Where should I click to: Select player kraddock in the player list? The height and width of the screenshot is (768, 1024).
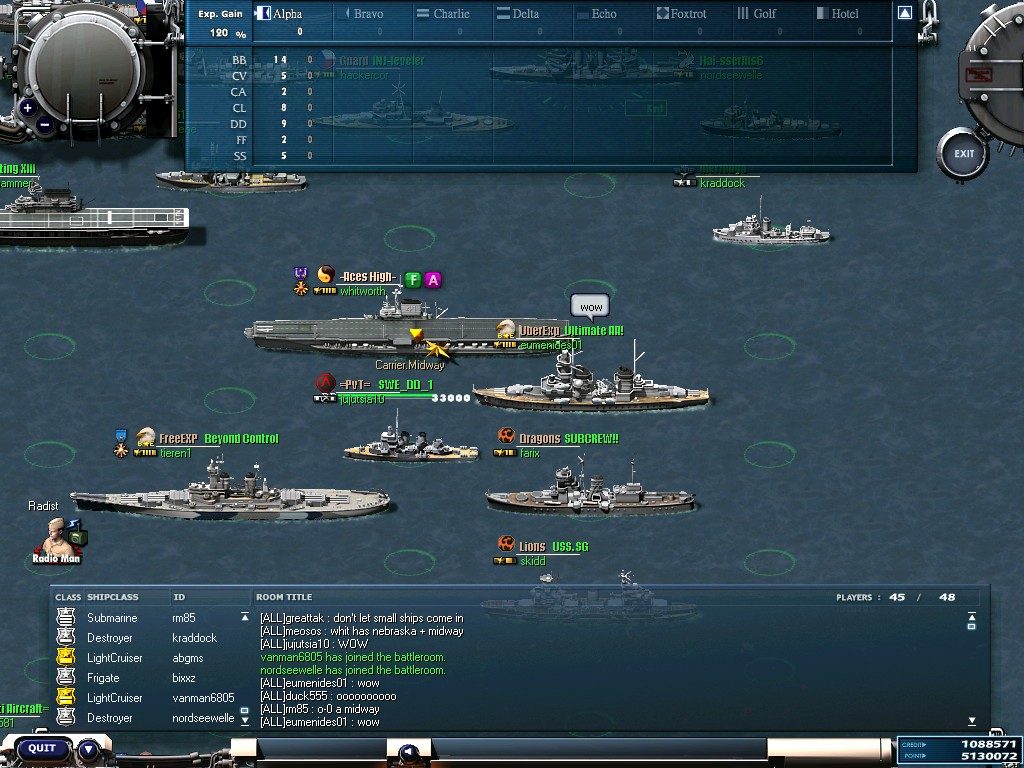click(x=194, y=638)
